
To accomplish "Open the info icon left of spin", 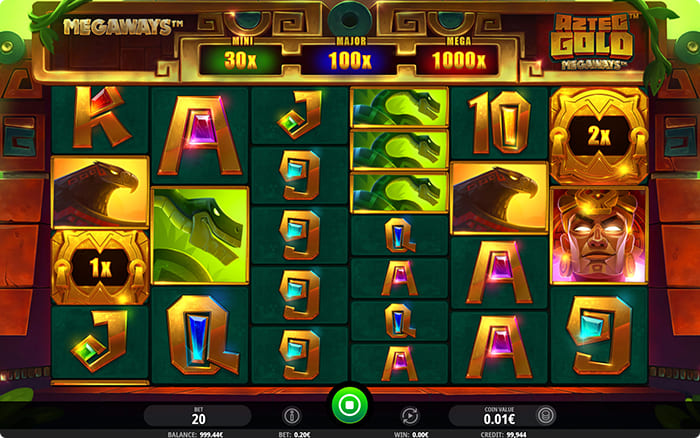I will click(292, 413).
